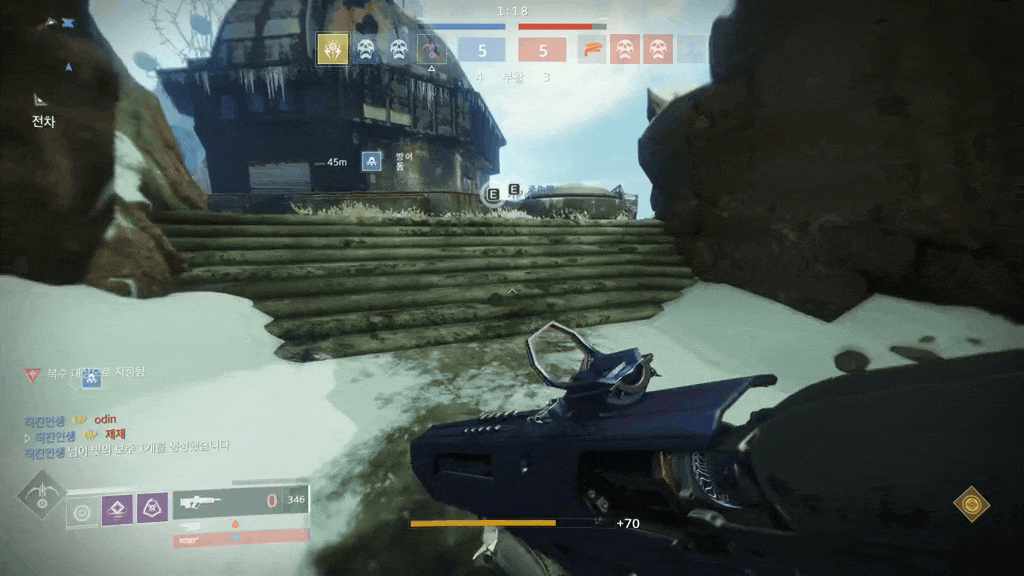Select the gold super-charged teammate icon

tap(333, 49)
